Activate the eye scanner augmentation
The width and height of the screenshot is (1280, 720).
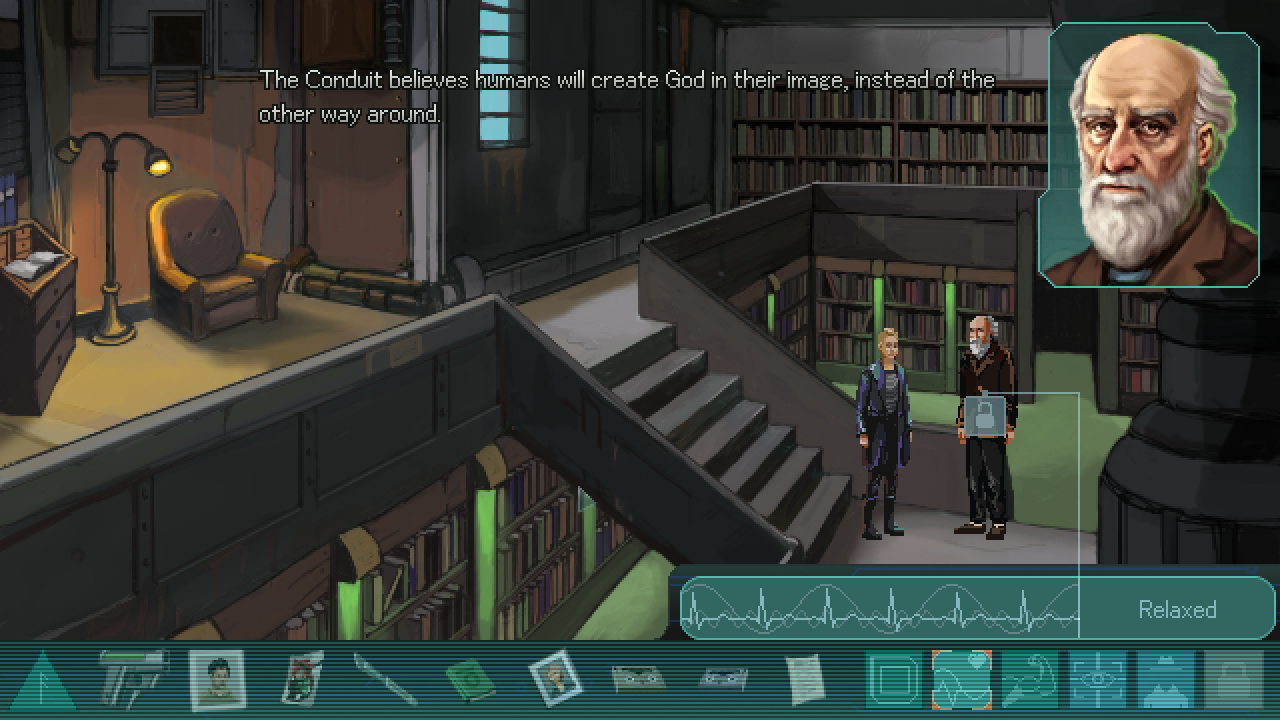coord(1097,681)
